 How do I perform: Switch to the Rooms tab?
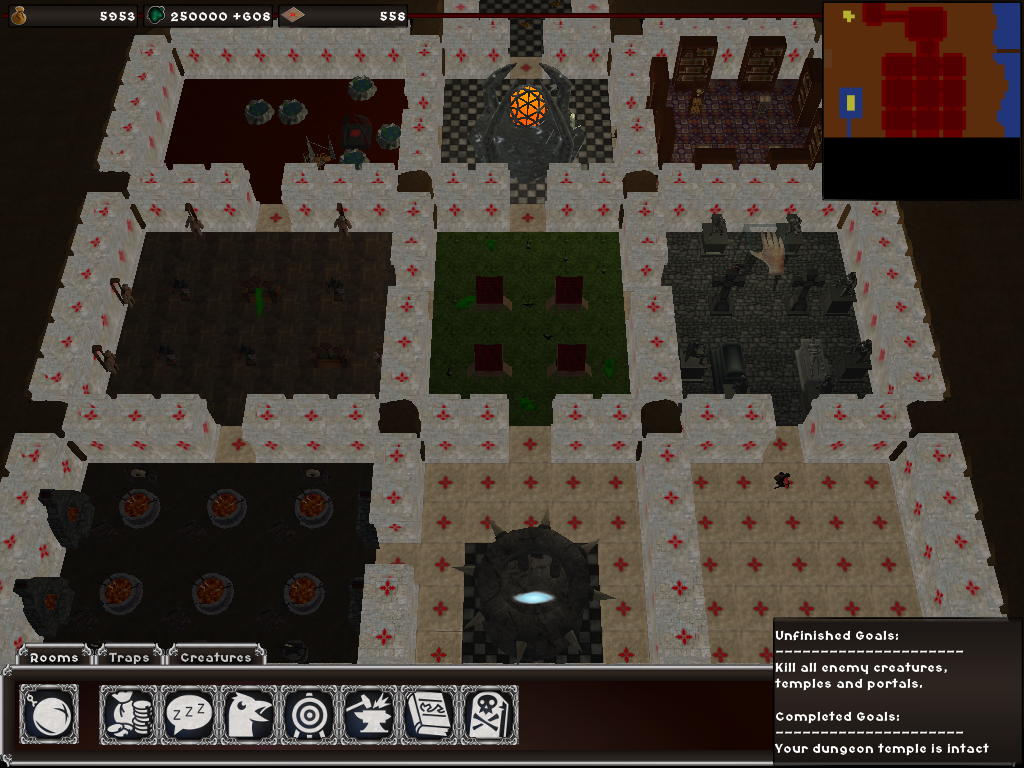[x=54, y=657]
